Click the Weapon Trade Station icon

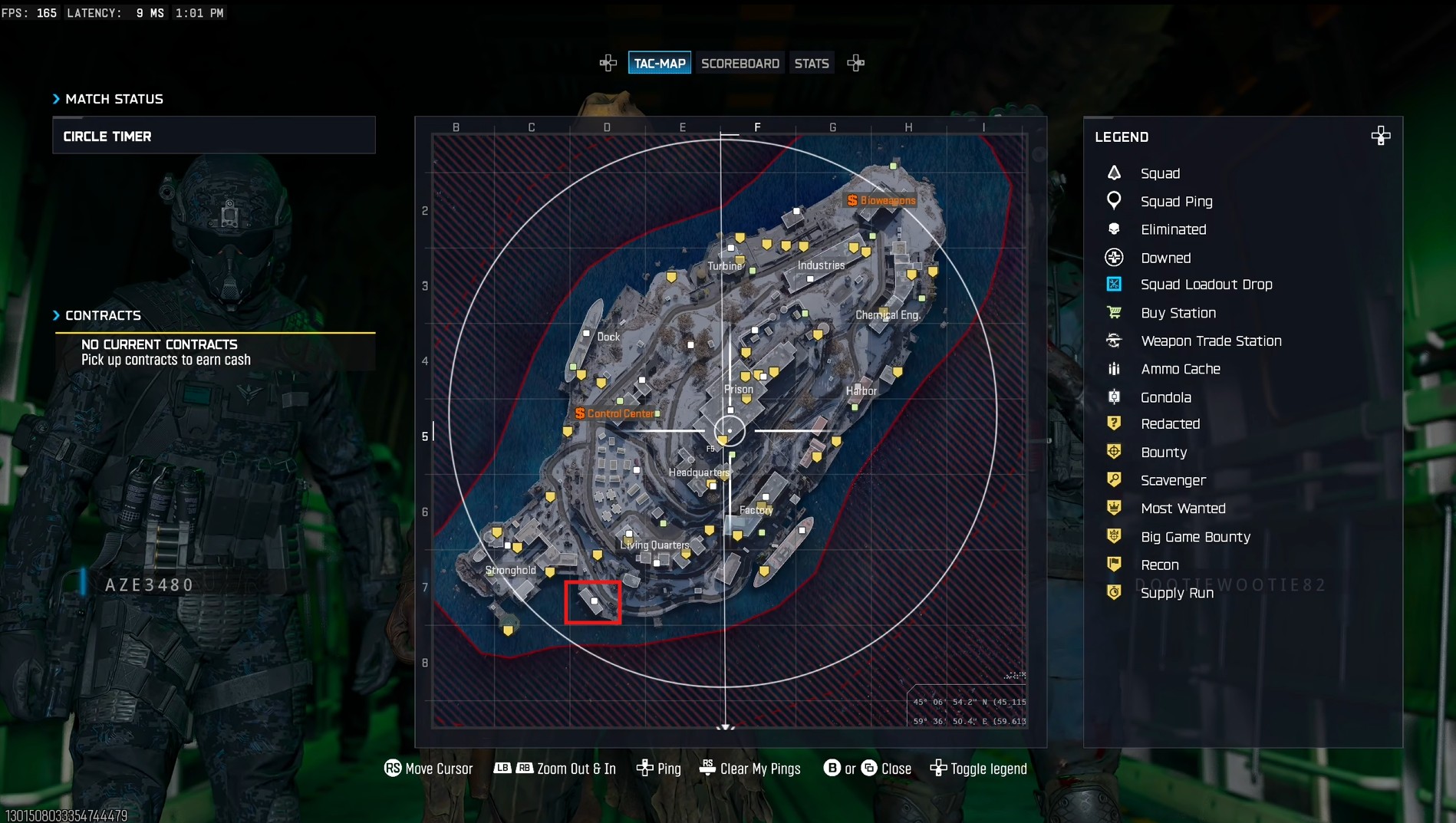tap(1114, 341)
